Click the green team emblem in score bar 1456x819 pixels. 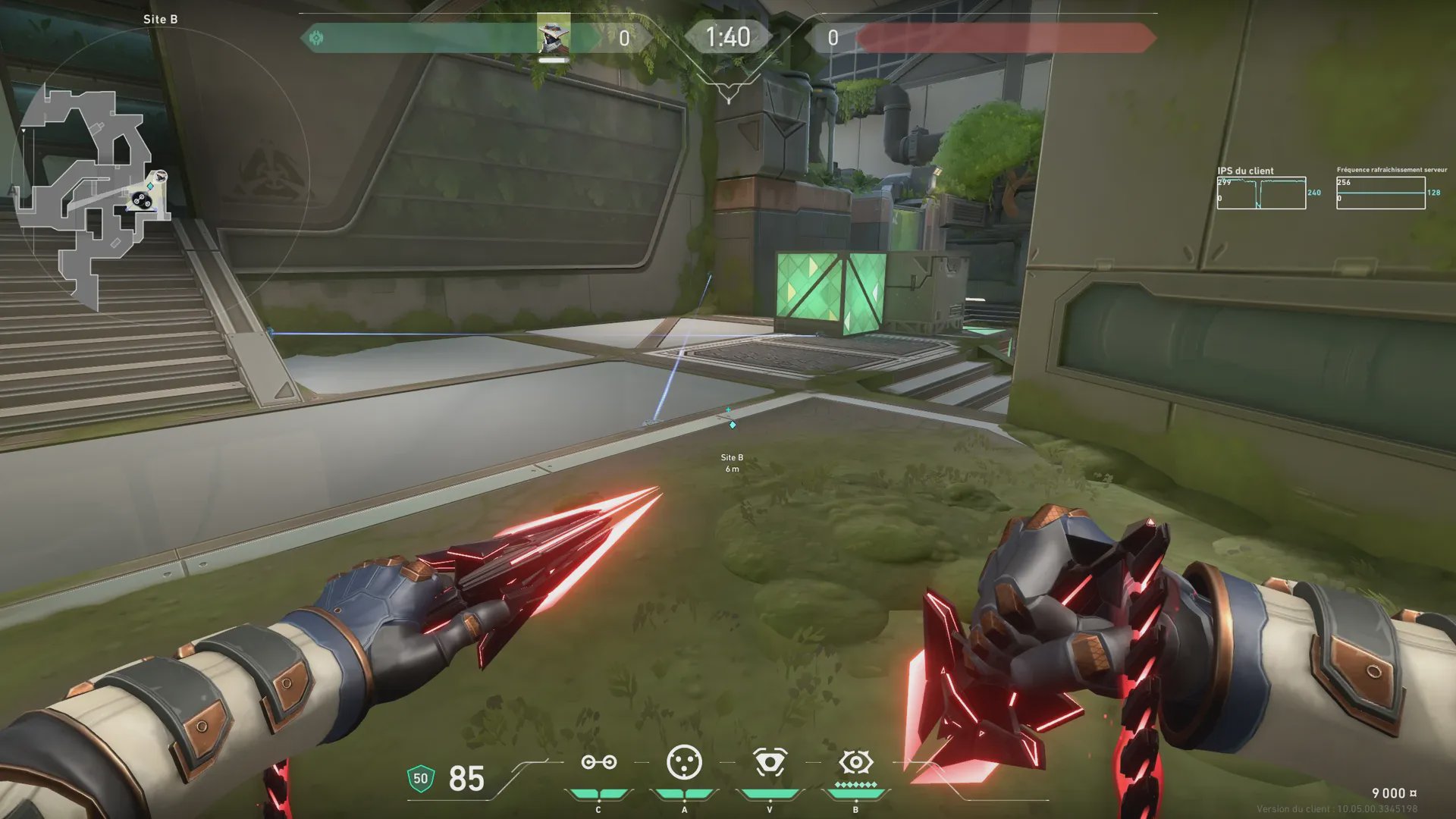[316, 38]
